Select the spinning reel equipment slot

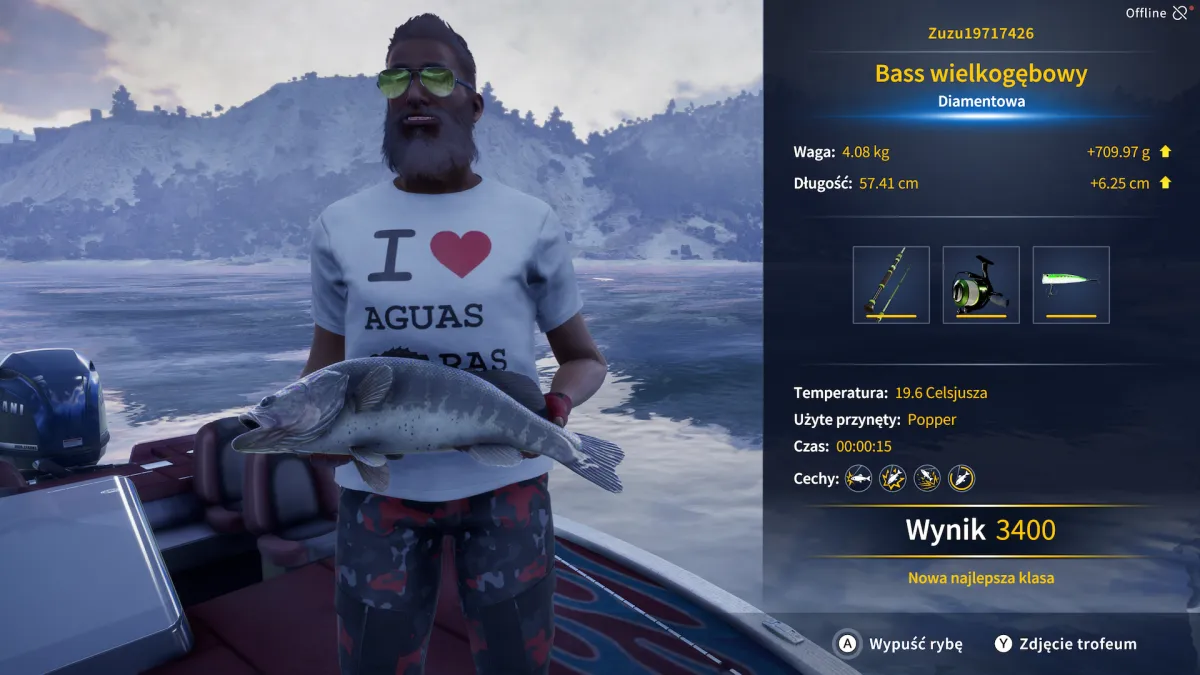981,285
